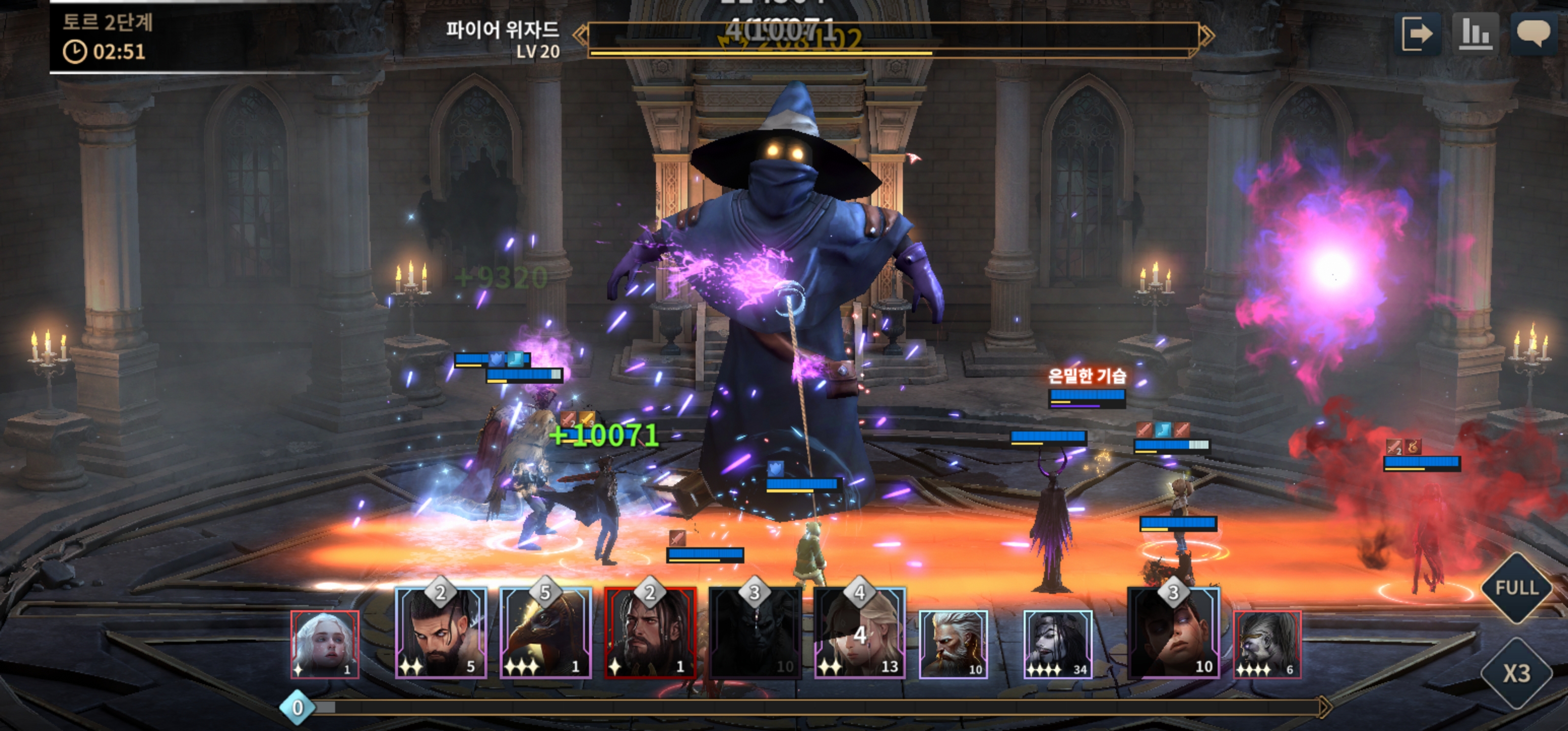Pick the scarred short-haired woman card
Screen dimensions: 1568x731
[1173, 633]
